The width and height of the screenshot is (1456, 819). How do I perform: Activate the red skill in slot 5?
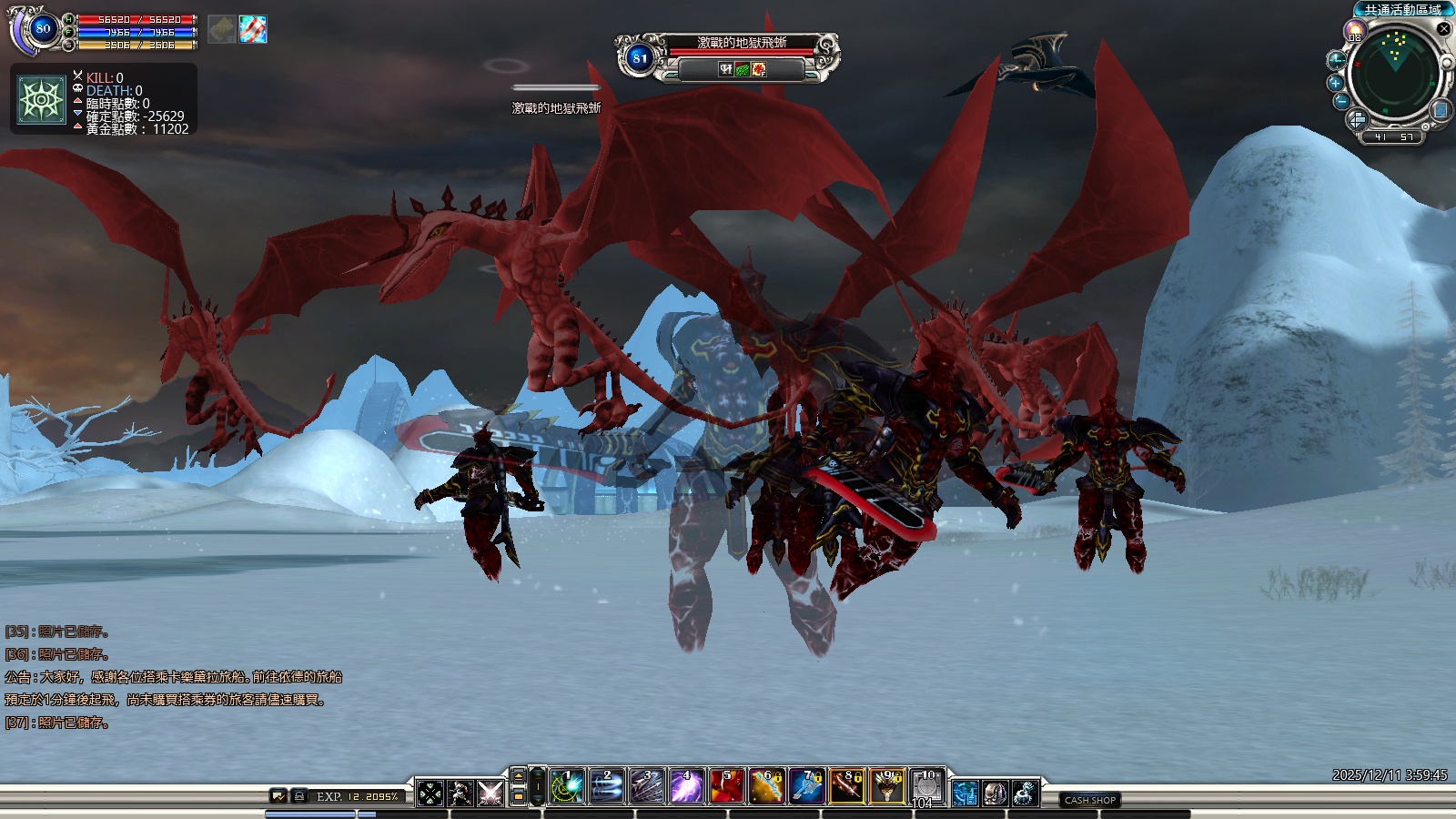tap(725, 787)
